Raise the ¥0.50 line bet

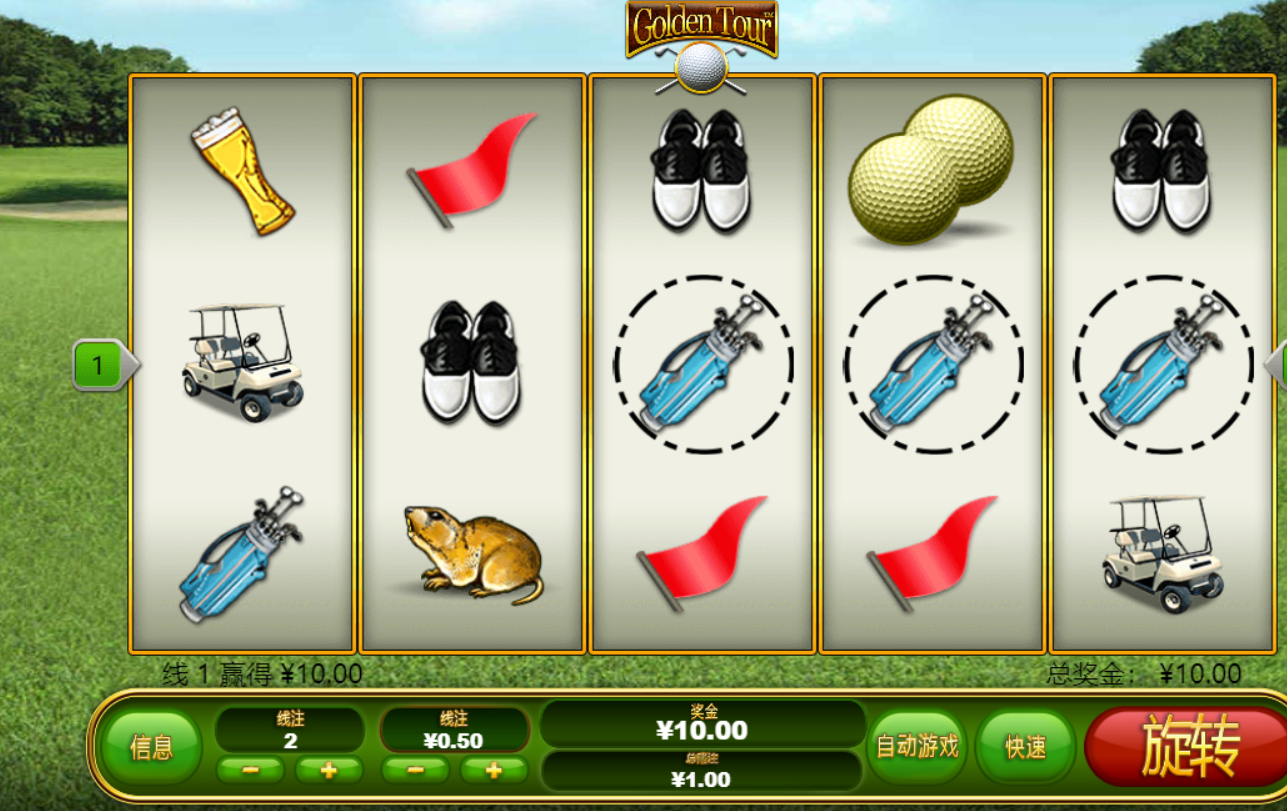[x=493, y=770]
